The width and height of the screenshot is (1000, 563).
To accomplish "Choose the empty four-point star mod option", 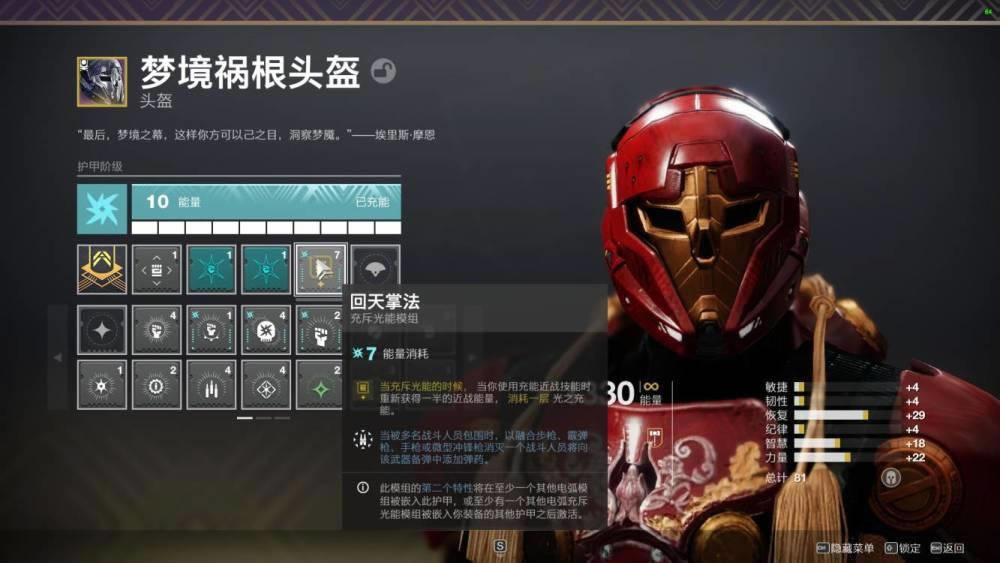I will pos(102,329).
